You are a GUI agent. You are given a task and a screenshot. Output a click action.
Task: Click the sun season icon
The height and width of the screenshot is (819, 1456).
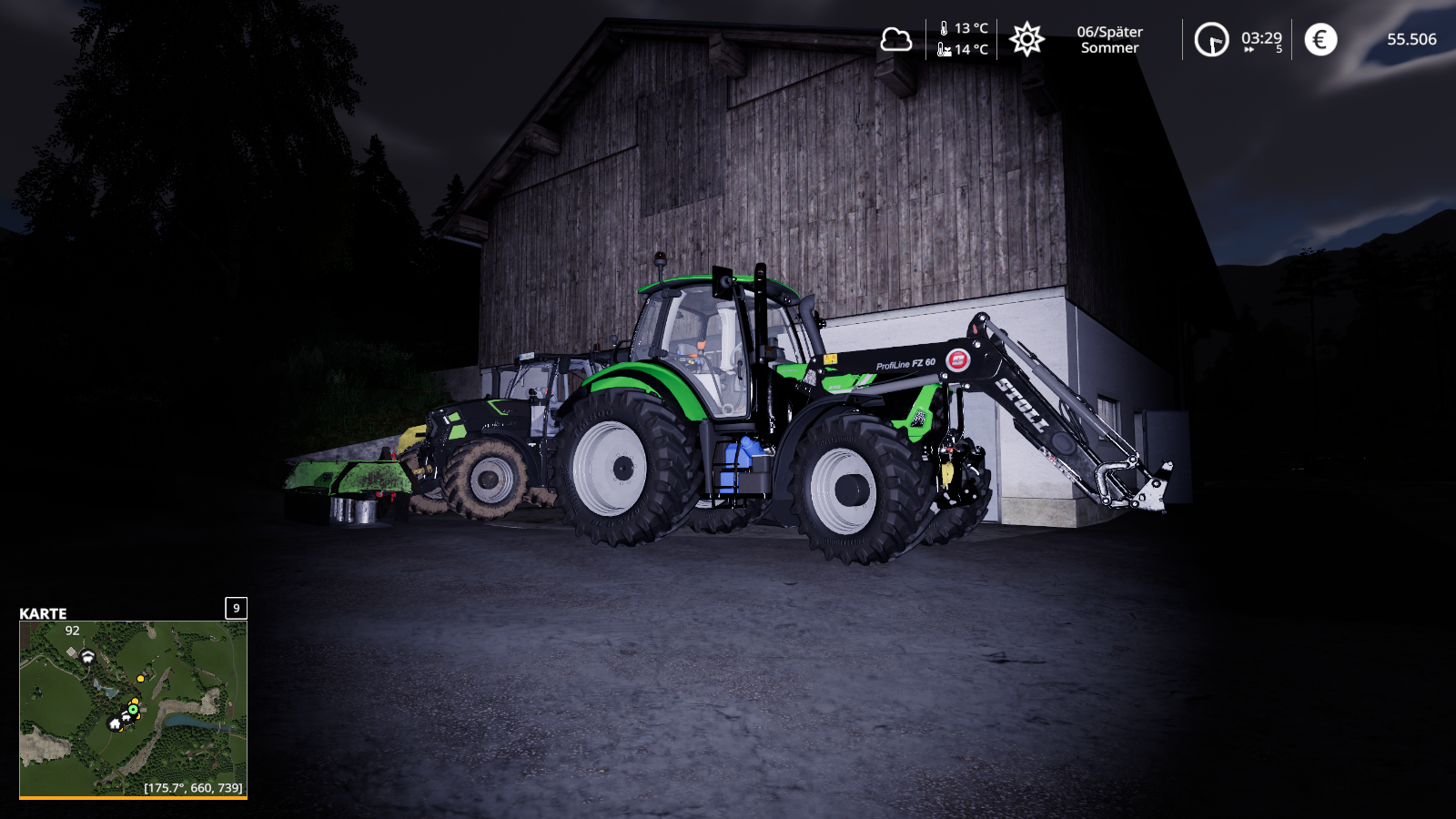point(1026,39)
